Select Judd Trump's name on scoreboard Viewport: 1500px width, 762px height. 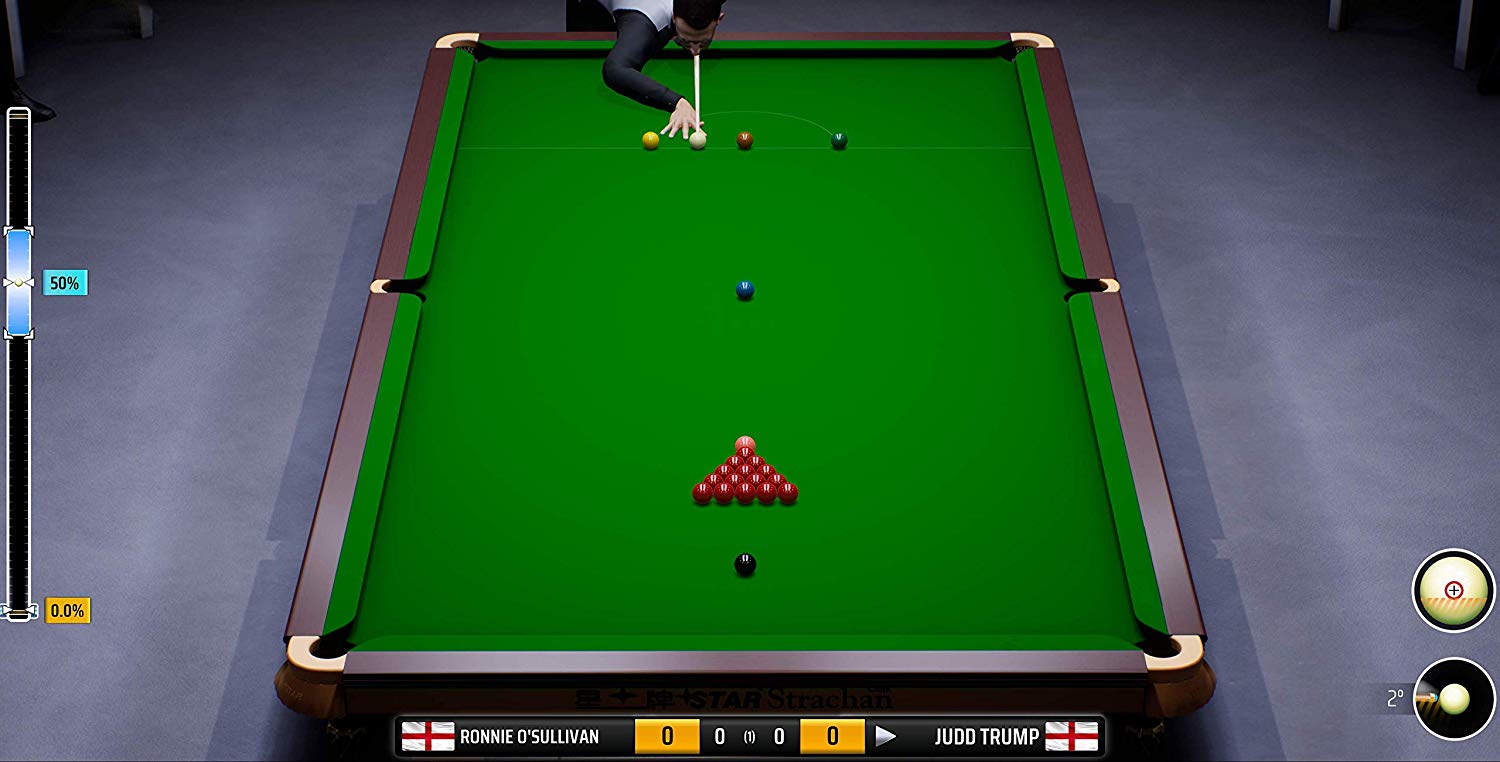986,736
